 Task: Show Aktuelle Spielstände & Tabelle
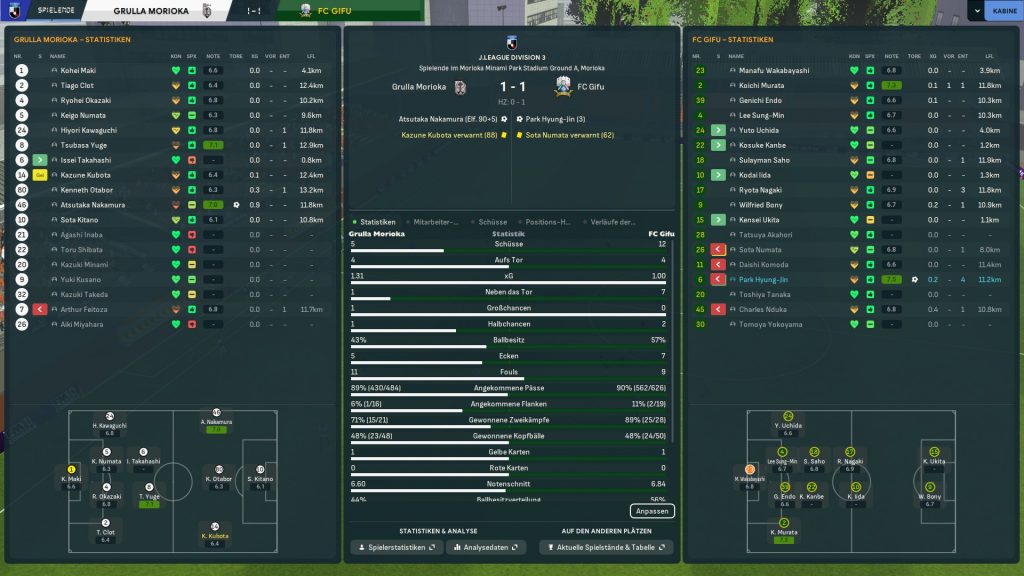pyautogui.click(x=606, y=547)
